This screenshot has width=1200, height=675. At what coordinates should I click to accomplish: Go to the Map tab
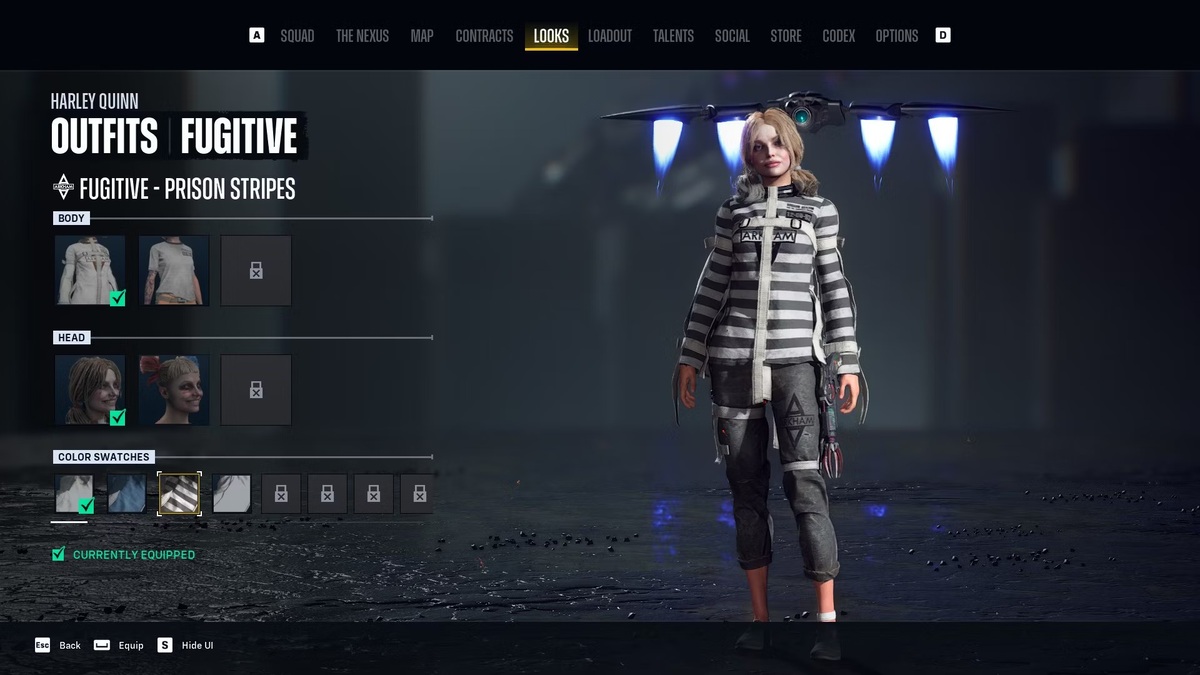click(x=422, y=36)
